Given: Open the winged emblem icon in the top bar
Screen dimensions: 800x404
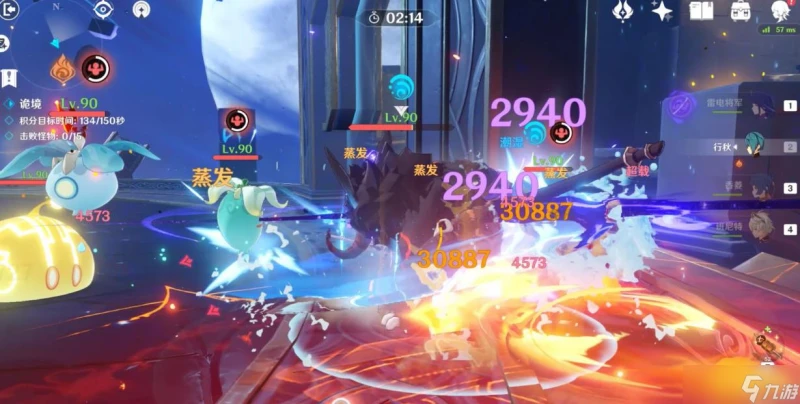Looking at the screenshot, I should click(621, 11).
